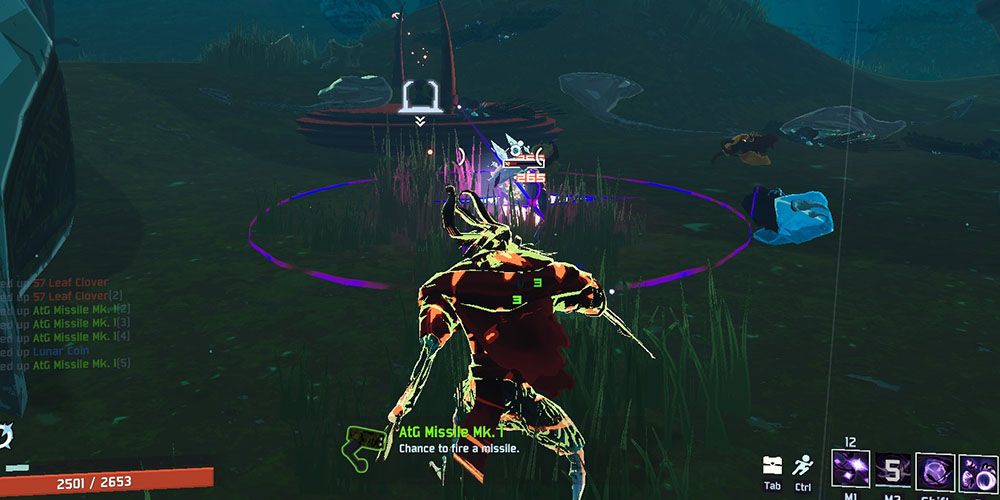Select the secondary skill showing cooldown 5

[x=892, y=470]
